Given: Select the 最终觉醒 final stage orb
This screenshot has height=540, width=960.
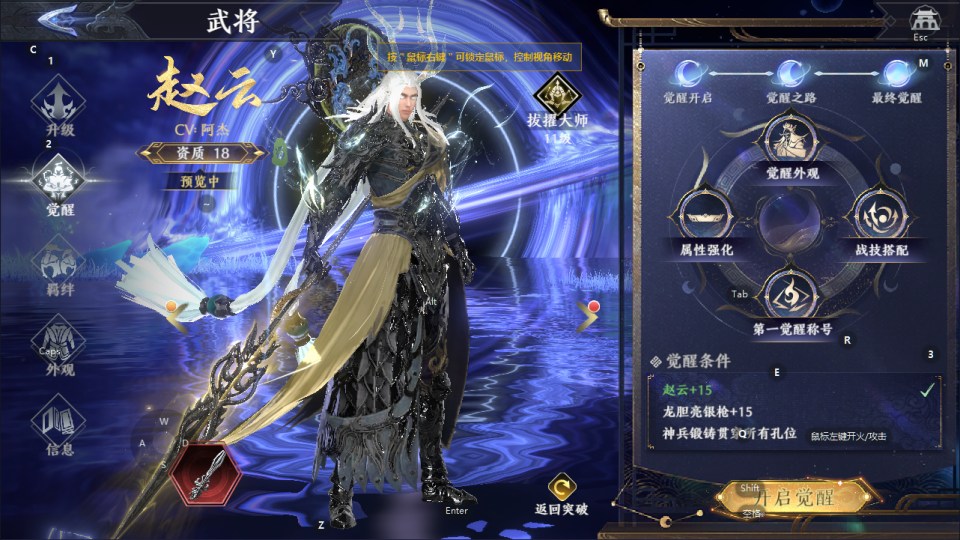Looking at the screenshot, I should click(x=895, y=73).
